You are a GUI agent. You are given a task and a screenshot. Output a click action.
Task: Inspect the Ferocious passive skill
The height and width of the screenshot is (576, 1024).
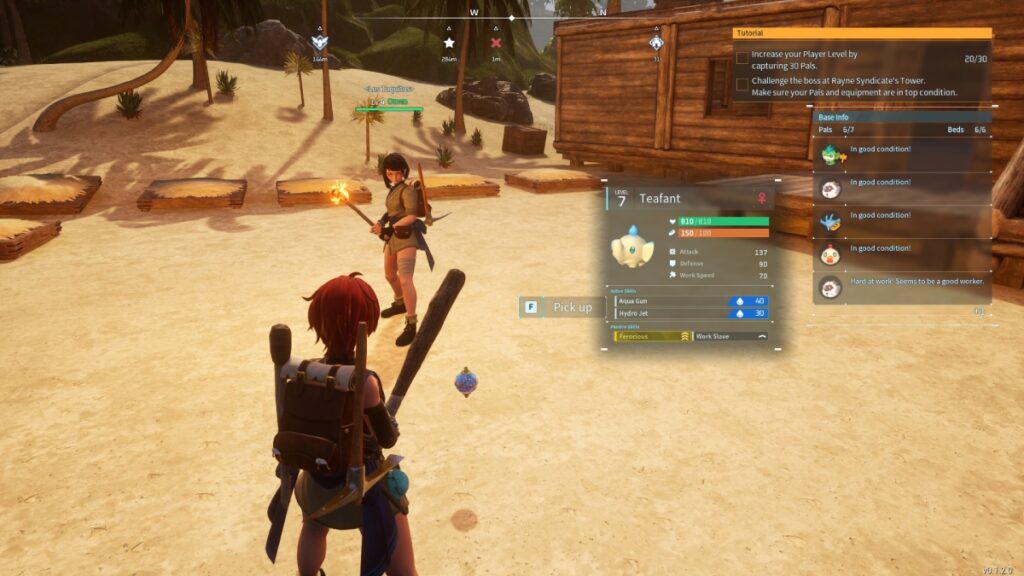[x=651, y=337]
